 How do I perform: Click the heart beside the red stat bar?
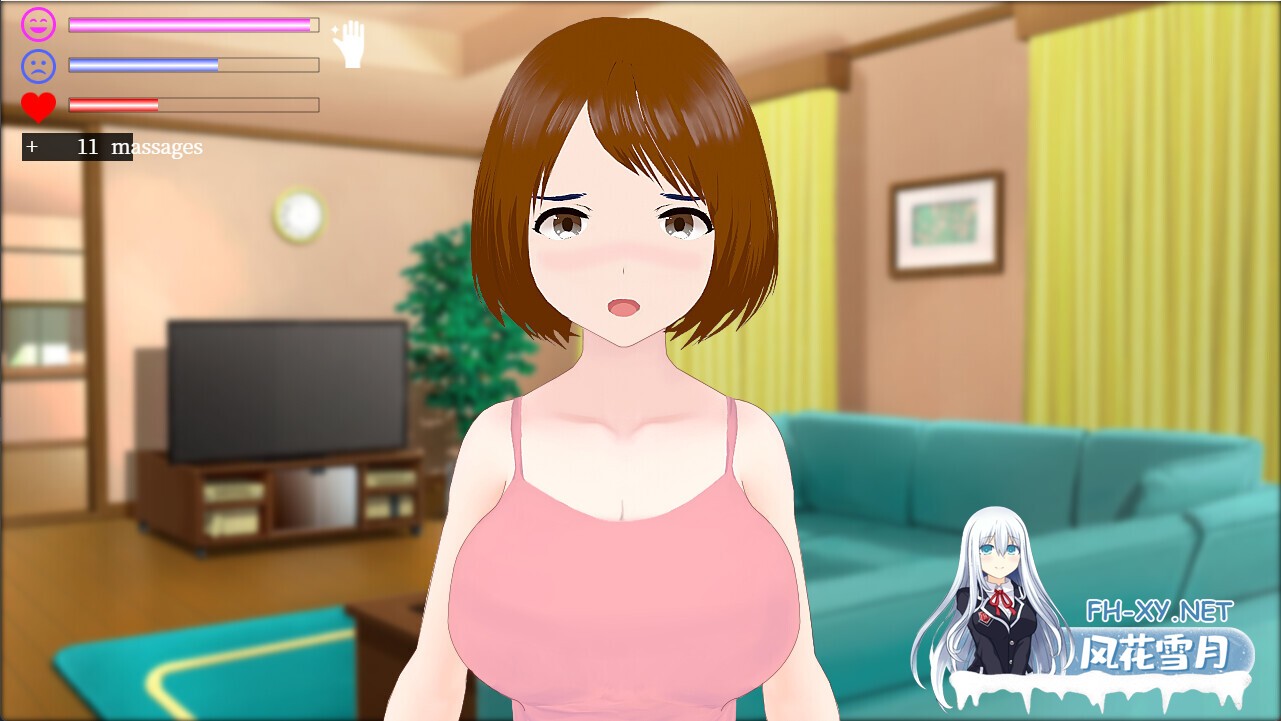tap(37, 104)
